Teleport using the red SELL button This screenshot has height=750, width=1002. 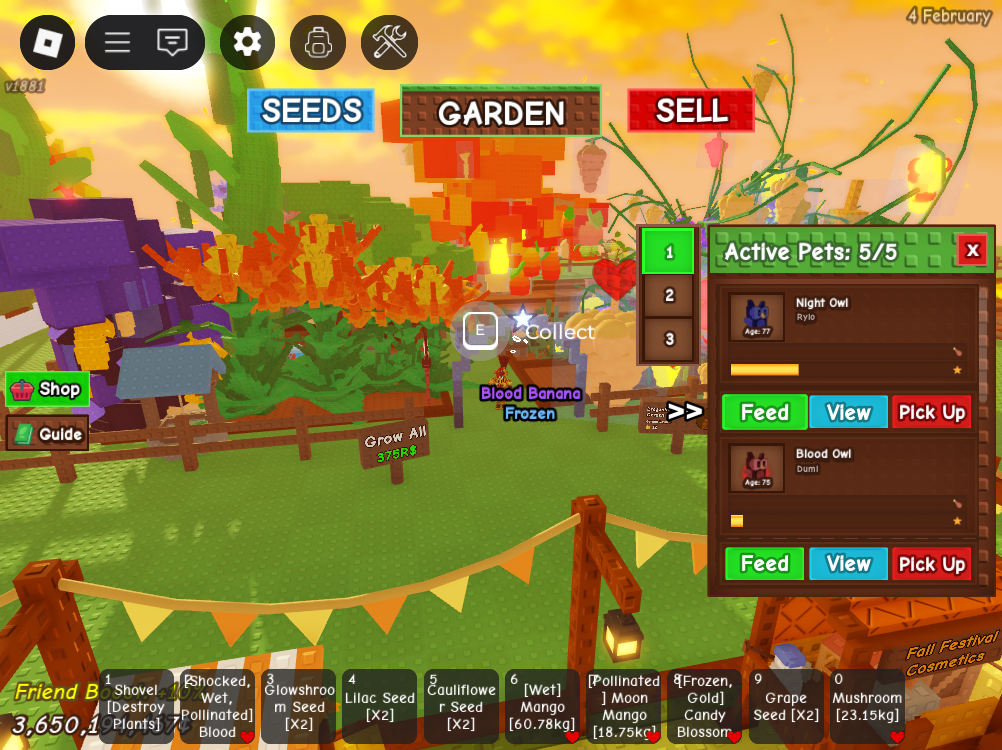[691, 111]
